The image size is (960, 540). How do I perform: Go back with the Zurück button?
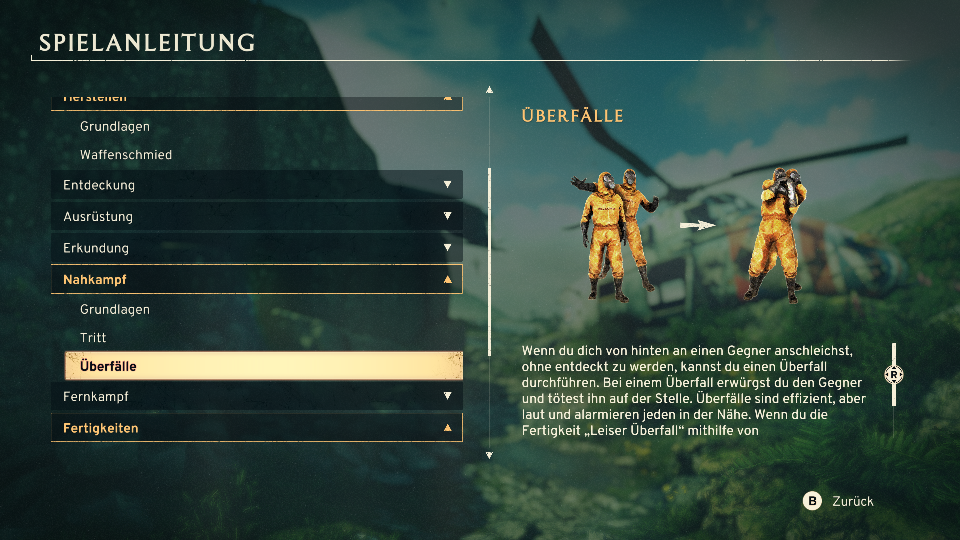(840, 501)
